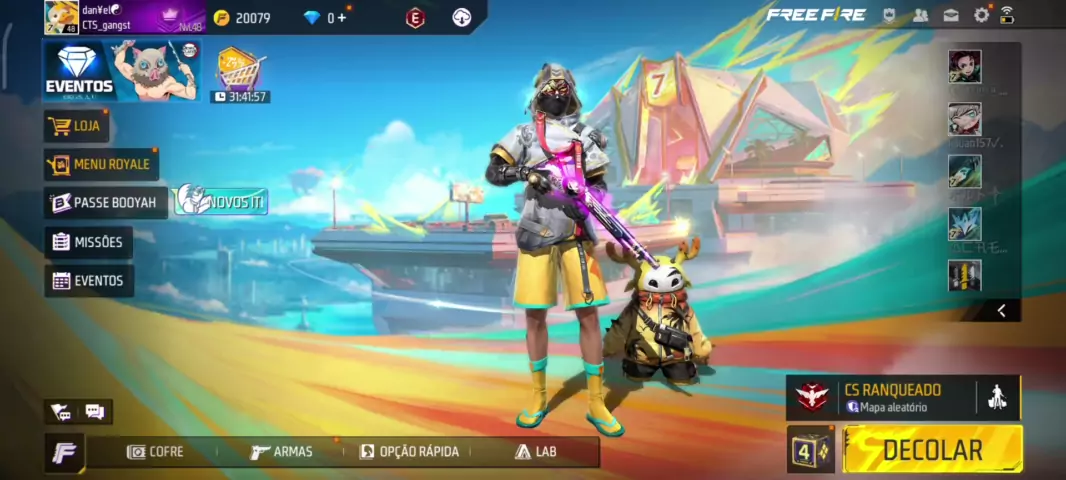Viewport: 1066px width, 480px height.
Task: Open the MENU ROYALE entry
Action: pyautogui.click(x=101, y=164)
